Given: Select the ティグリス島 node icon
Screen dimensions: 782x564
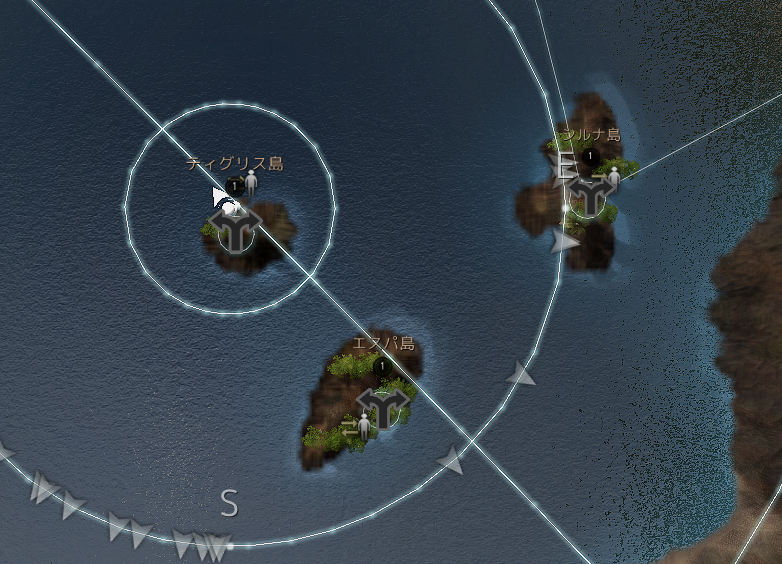Looking at the screenshot, I should (237, 229).
